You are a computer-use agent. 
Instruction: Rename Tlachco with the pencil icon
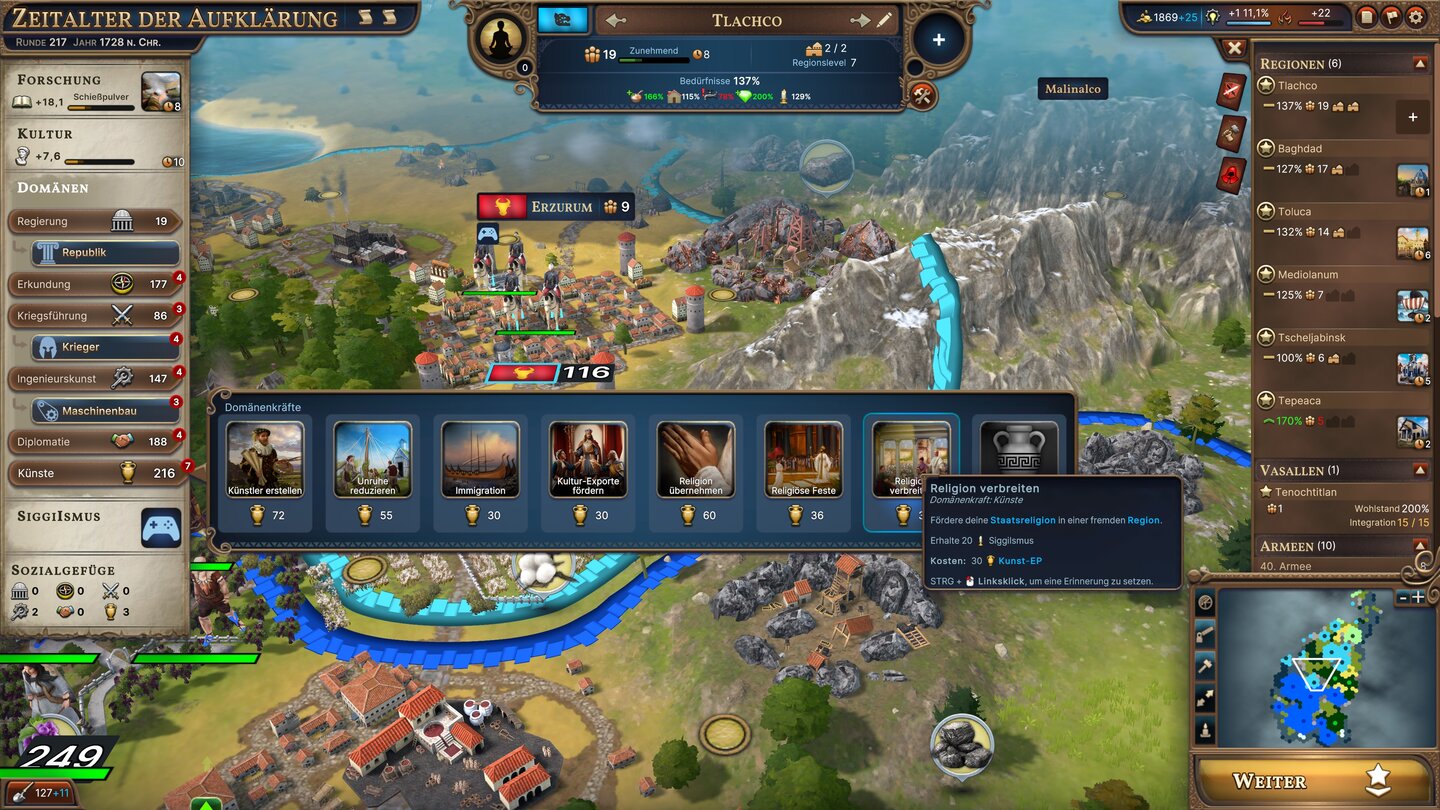pos(885,20)
